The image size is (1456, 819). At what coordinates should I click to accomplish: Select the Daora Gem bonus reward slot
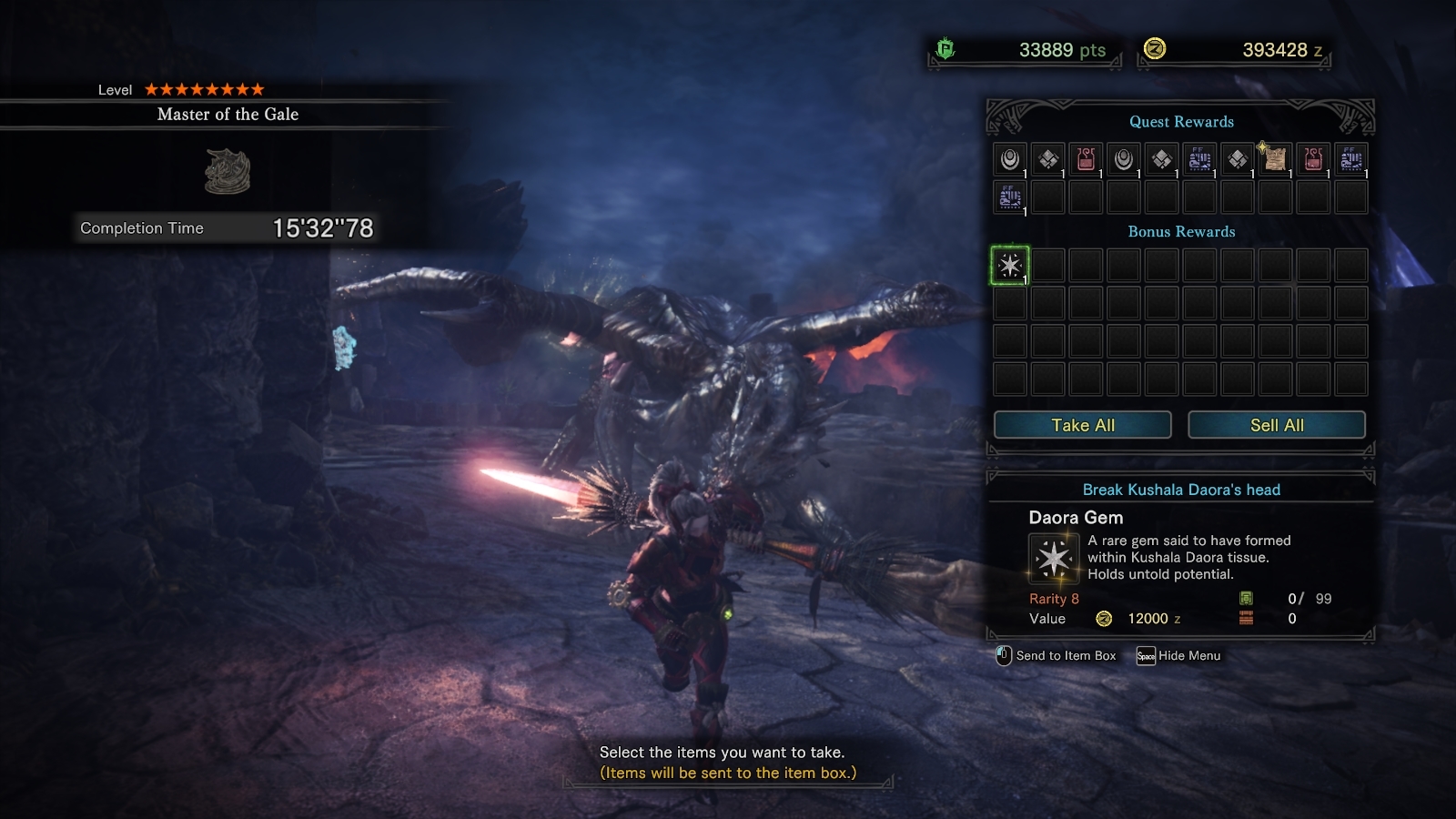click(x=1009, y=266)
